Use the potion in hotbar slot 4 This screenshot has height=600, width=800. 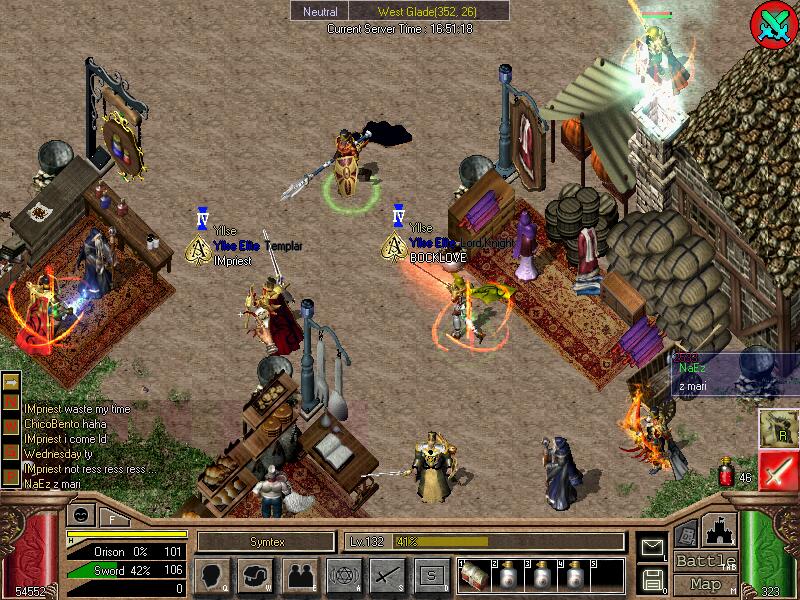click(575, 575)
